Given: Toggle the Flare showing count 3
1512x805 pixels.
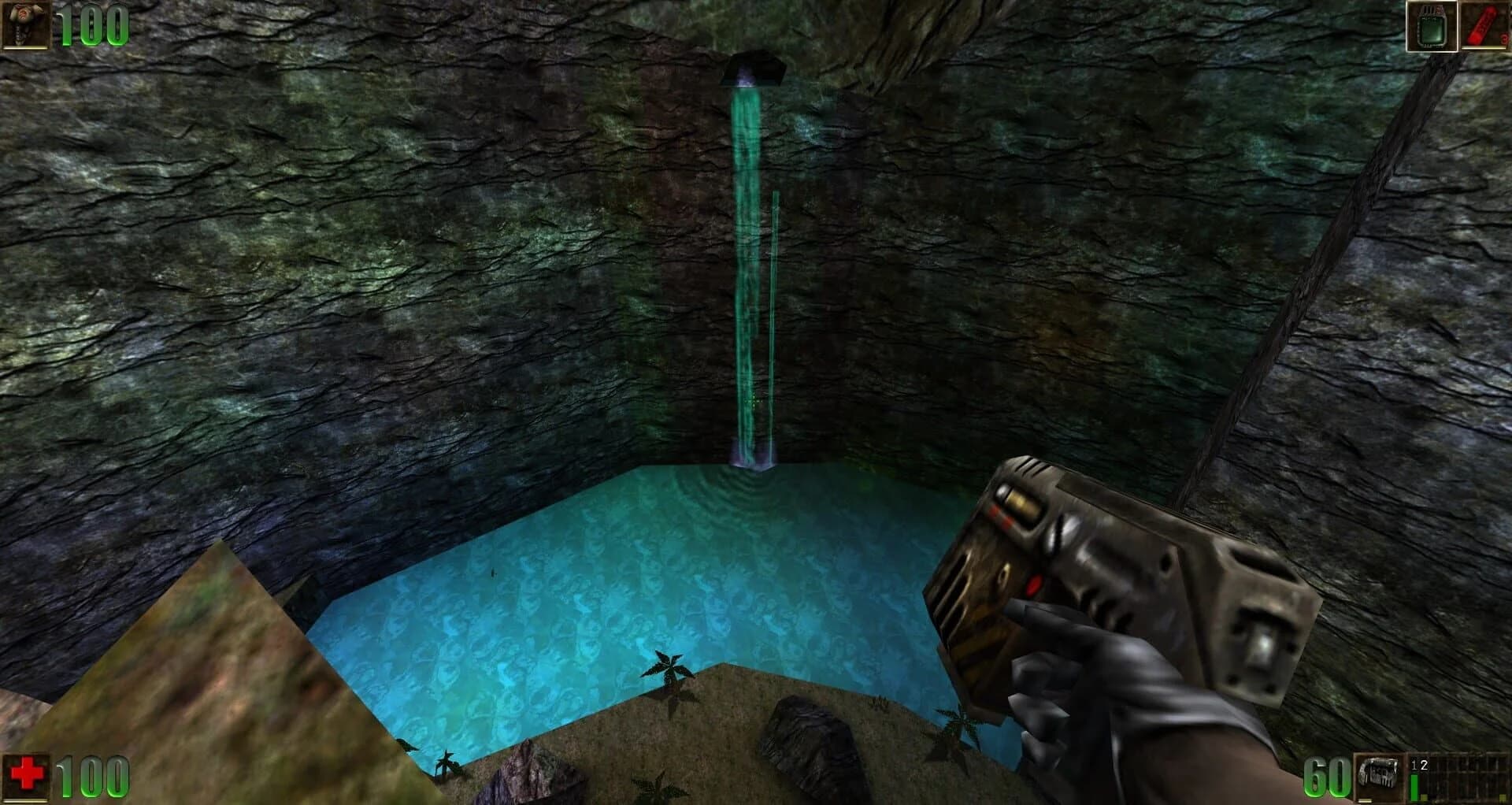Looking at the screenshot, I should coord(1480,25).
